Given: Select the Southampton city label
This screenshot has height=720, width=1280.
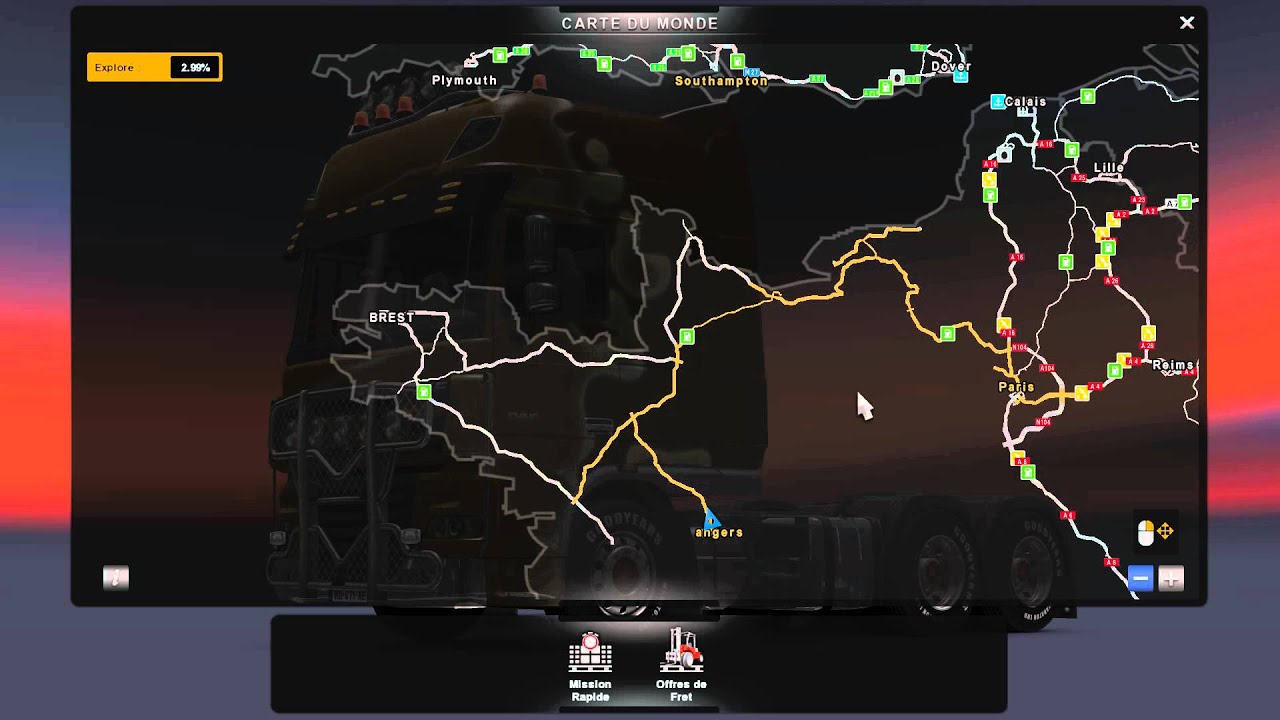Looking at the screenshot, I should point(721,81).
